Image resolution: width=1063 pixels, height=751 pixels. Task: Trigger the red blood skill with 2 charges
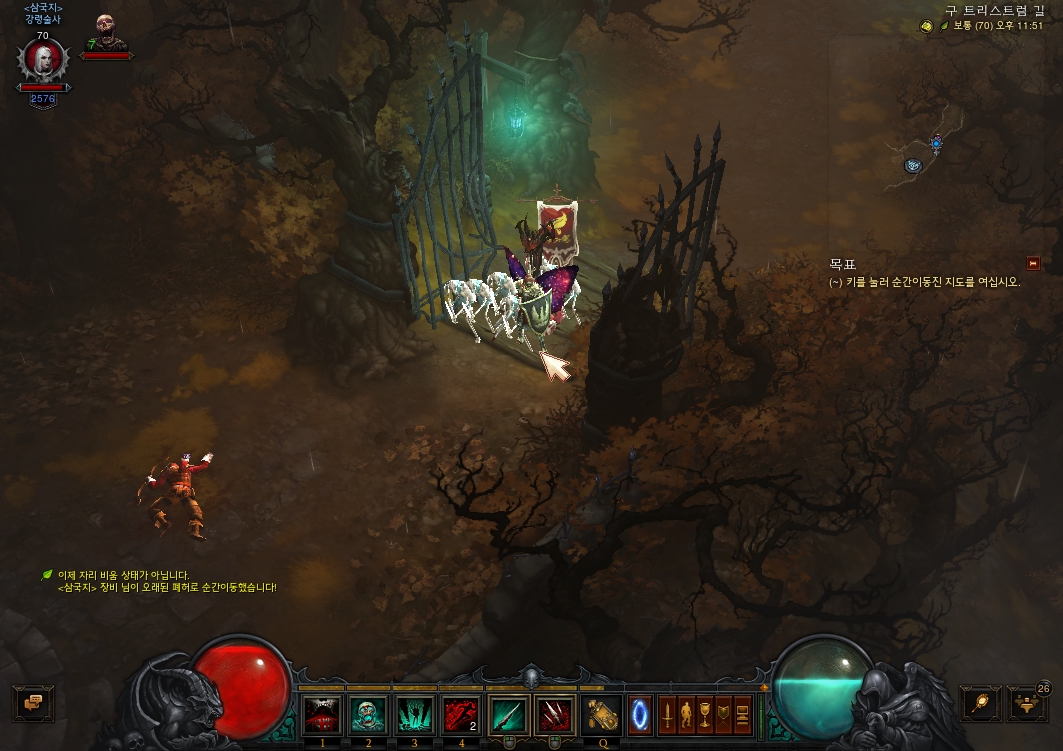461,715
